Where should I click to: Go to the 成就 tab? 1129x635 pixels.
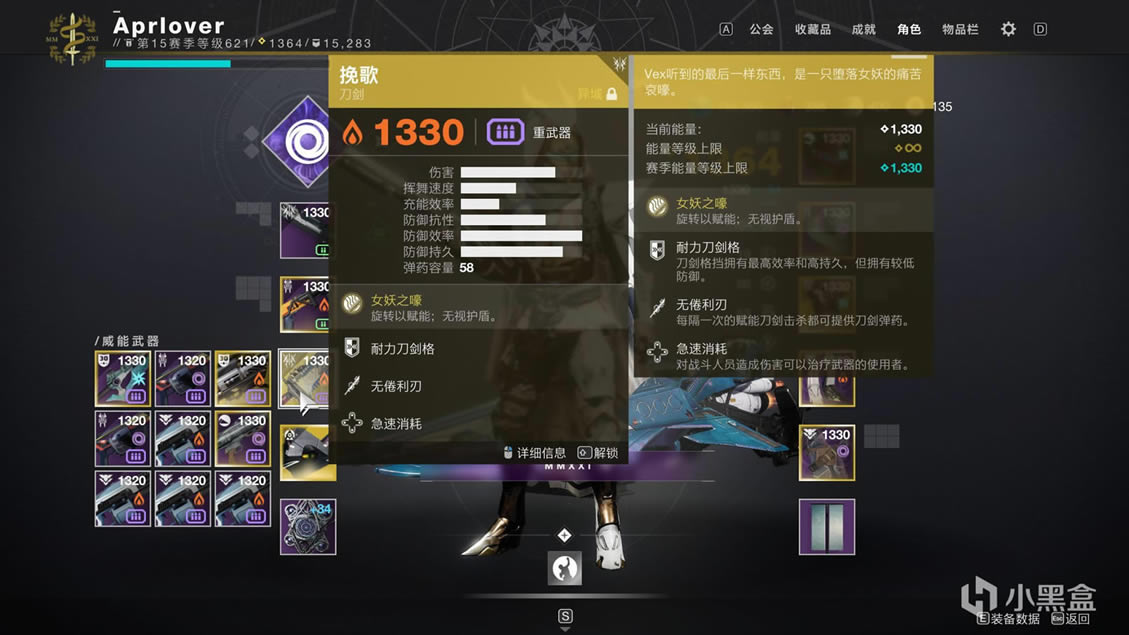coord(863,29)
